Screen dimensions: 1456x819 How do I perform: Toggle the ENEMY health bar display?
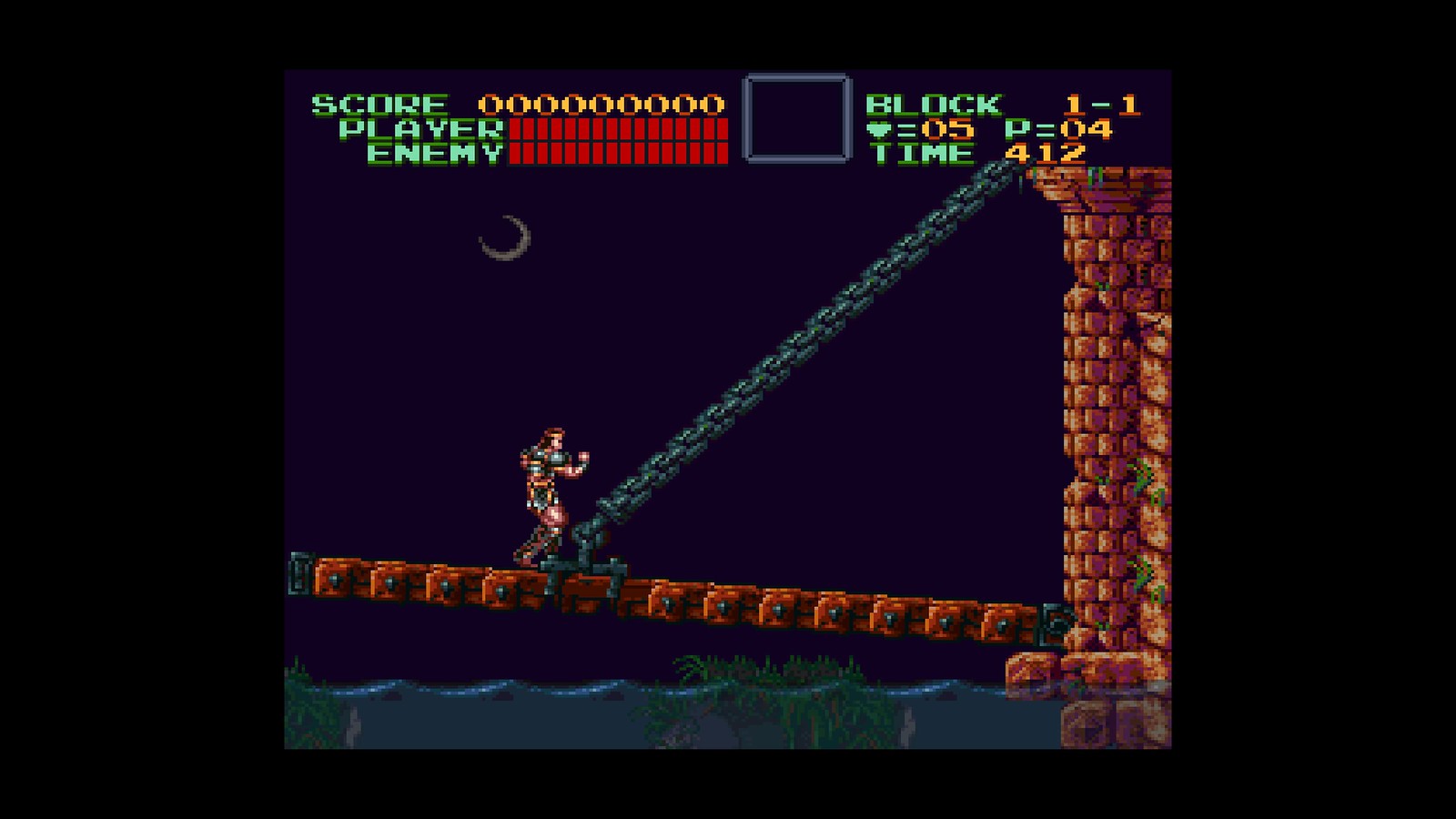pyautogui.click(x=619, y=155)
